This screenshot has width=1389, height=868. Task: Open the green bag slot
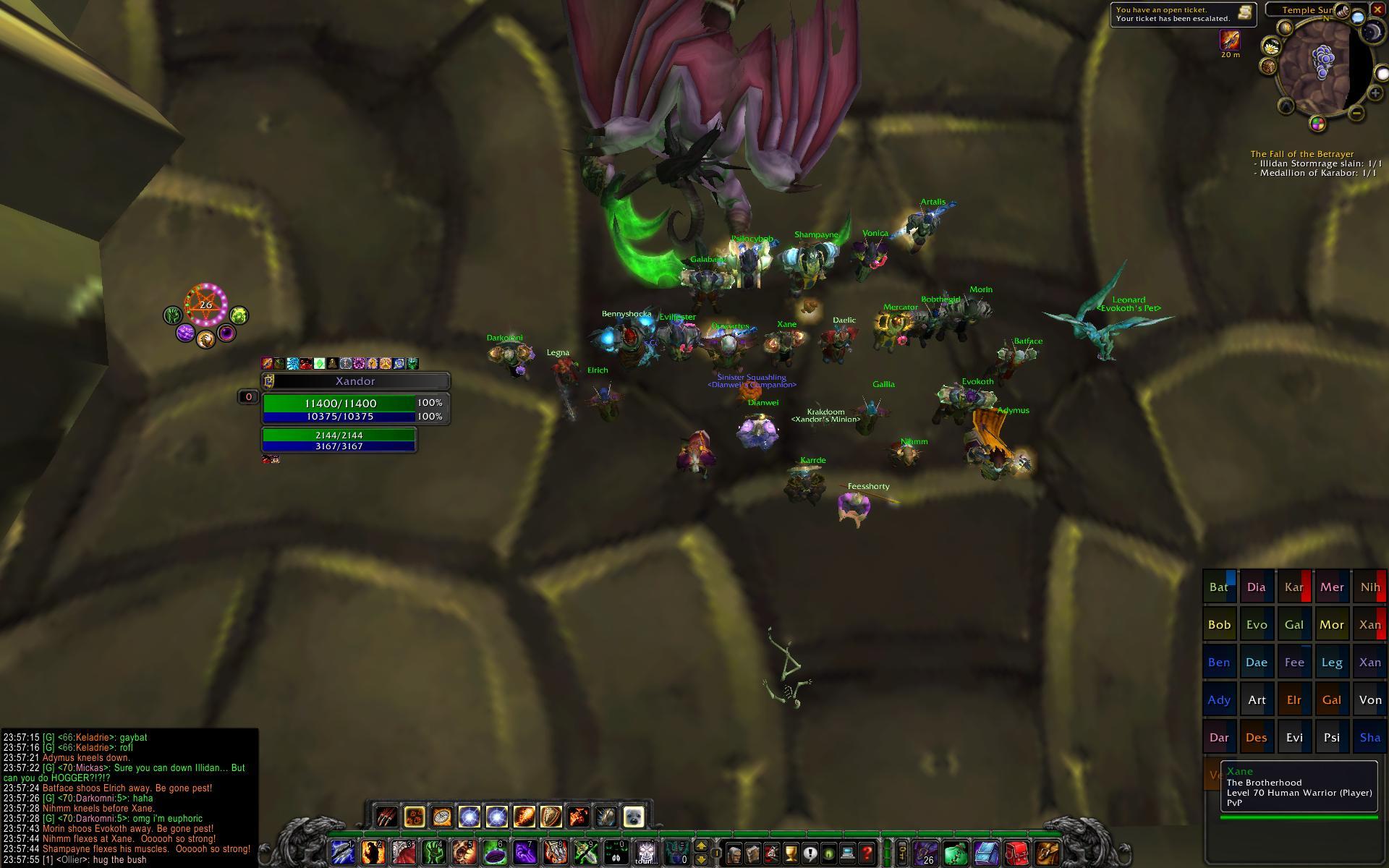[955, 854]
